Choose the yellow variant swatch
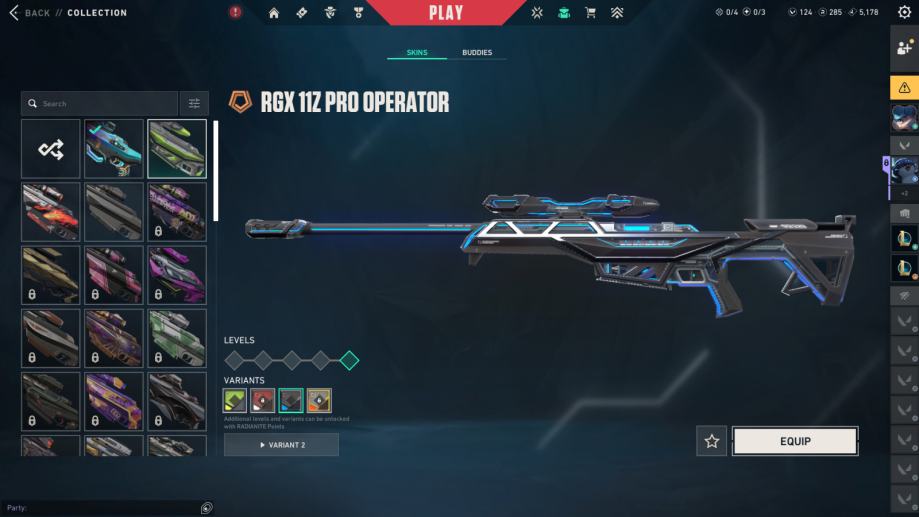Image resolution: width=919 pixels, height=517 pixels. 319,401
